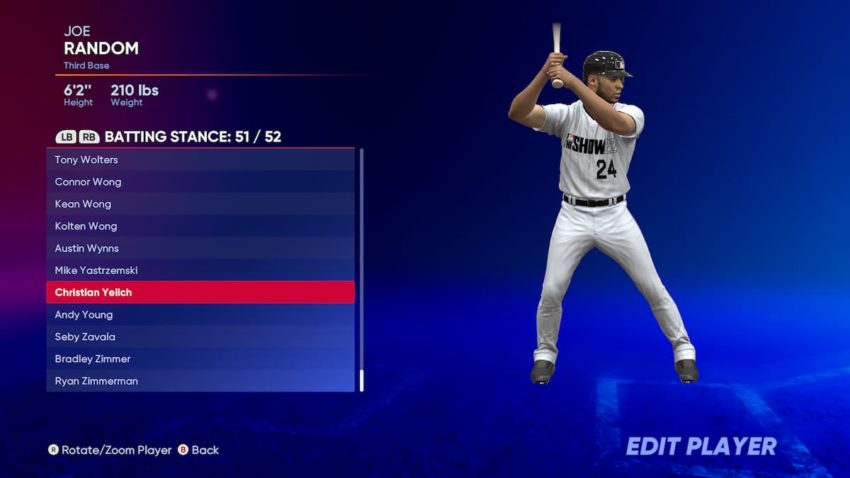Choose Andy Young batting stance

[200, 314]
